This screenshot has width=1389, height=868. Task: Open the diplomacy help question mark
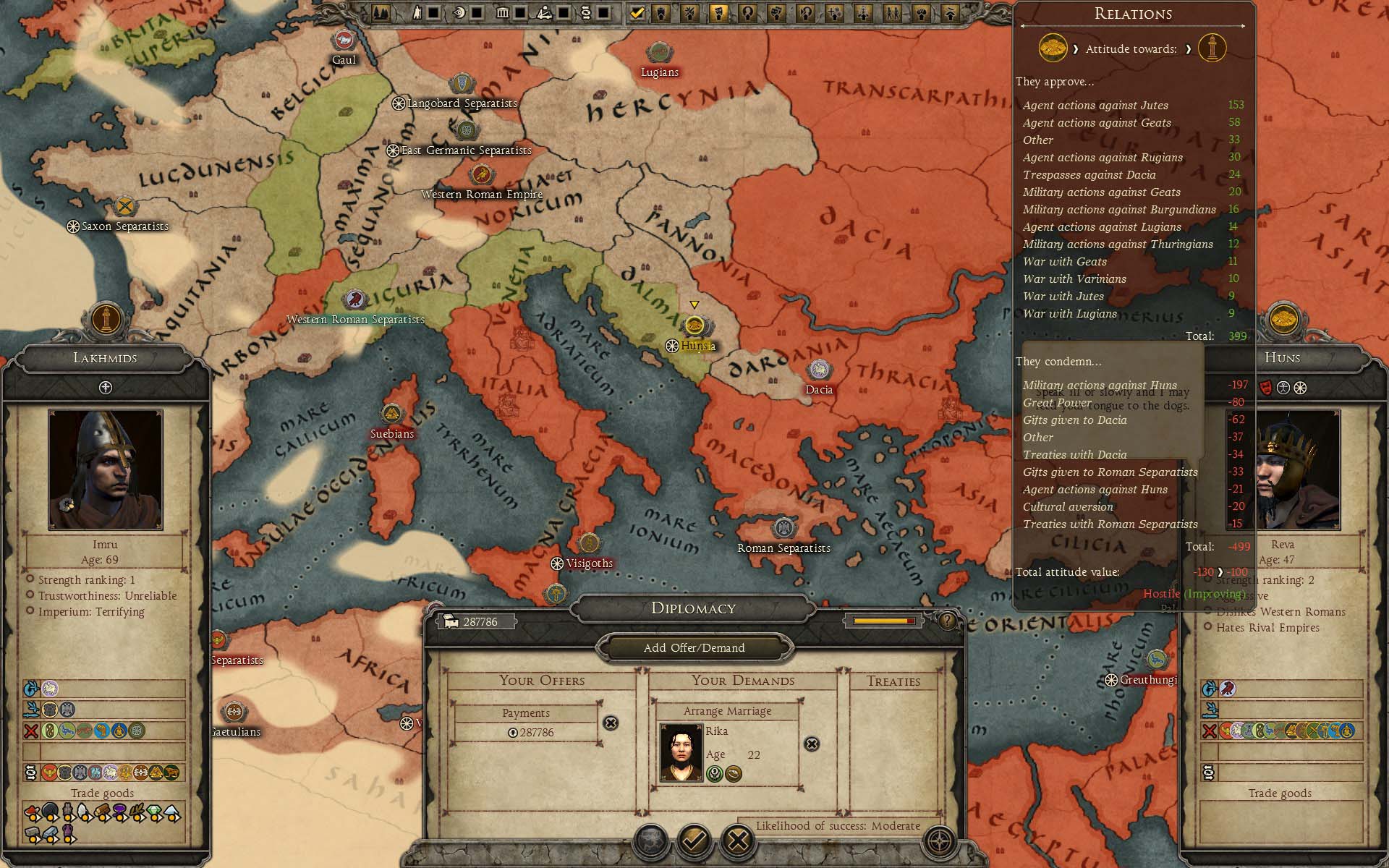947,620
